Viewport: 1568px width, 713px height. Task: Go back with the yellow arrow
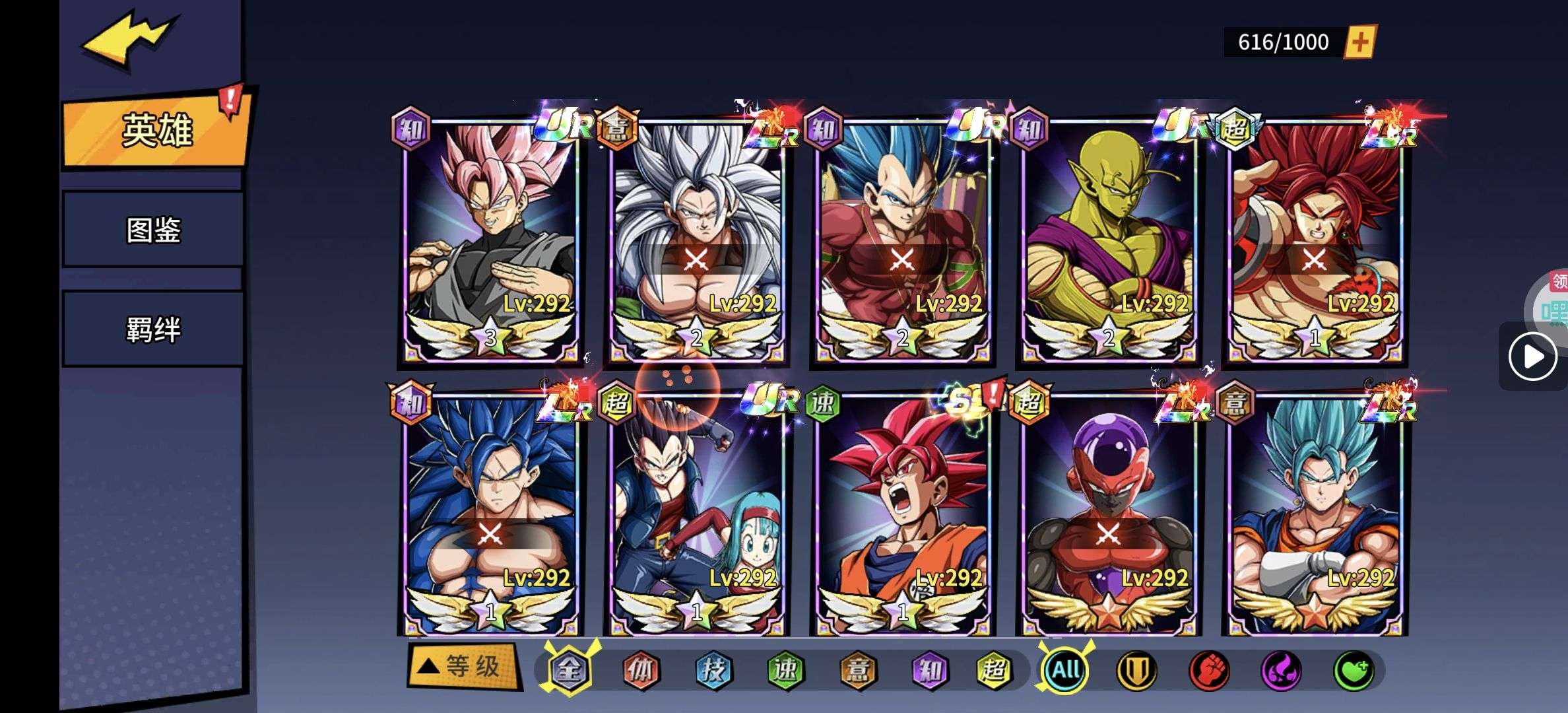pyautogui.click(x=129, y=40)
